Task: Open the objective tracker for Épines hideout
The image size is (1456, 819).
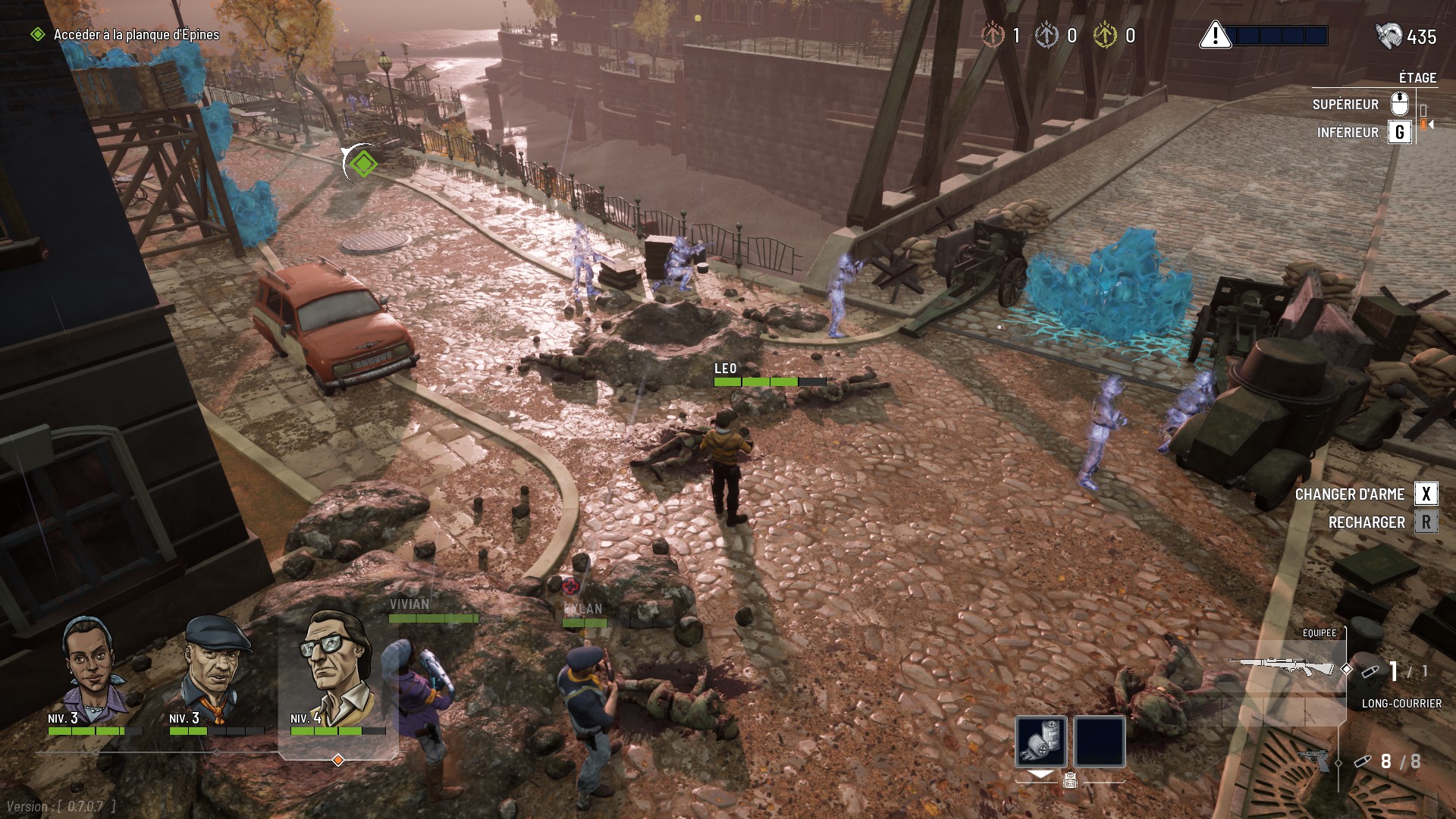Action: (135, 35)
